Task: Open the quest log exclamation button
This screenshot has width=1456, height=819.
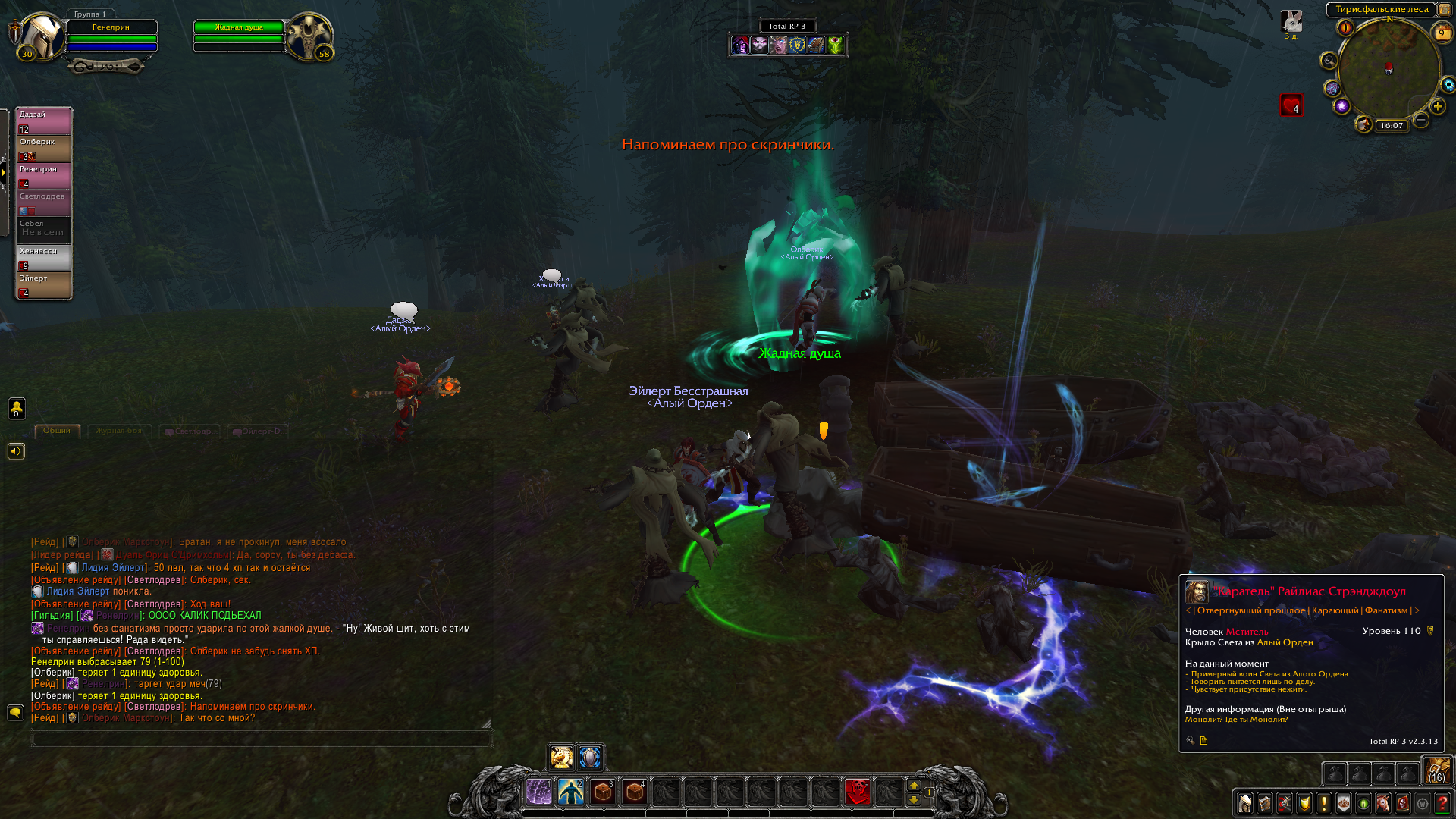Action: pyautogui.click(x=1324, y=803)
